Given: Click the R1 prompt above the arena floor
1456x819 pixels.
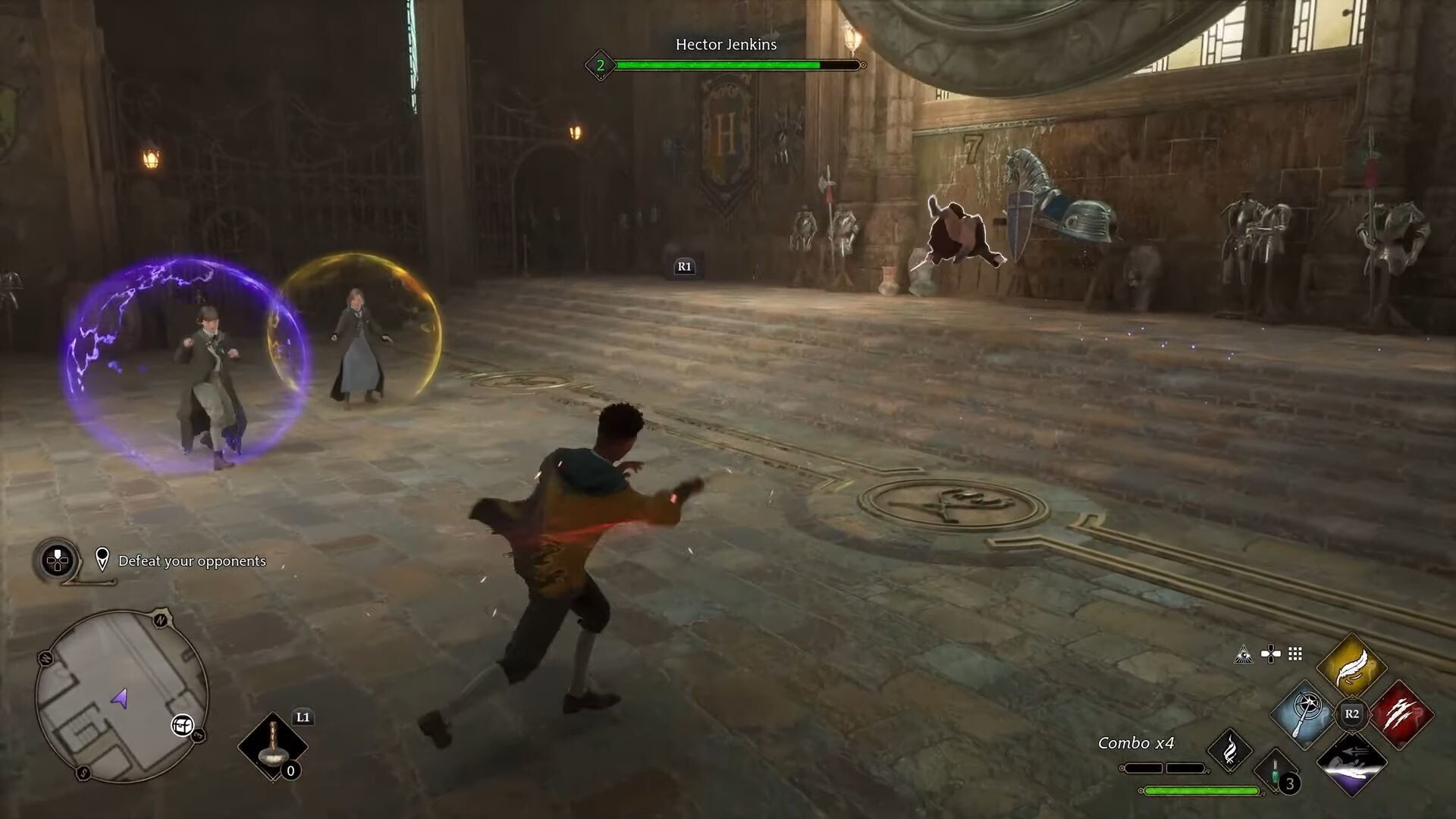Looking at the screenshot, I should 683,266.
